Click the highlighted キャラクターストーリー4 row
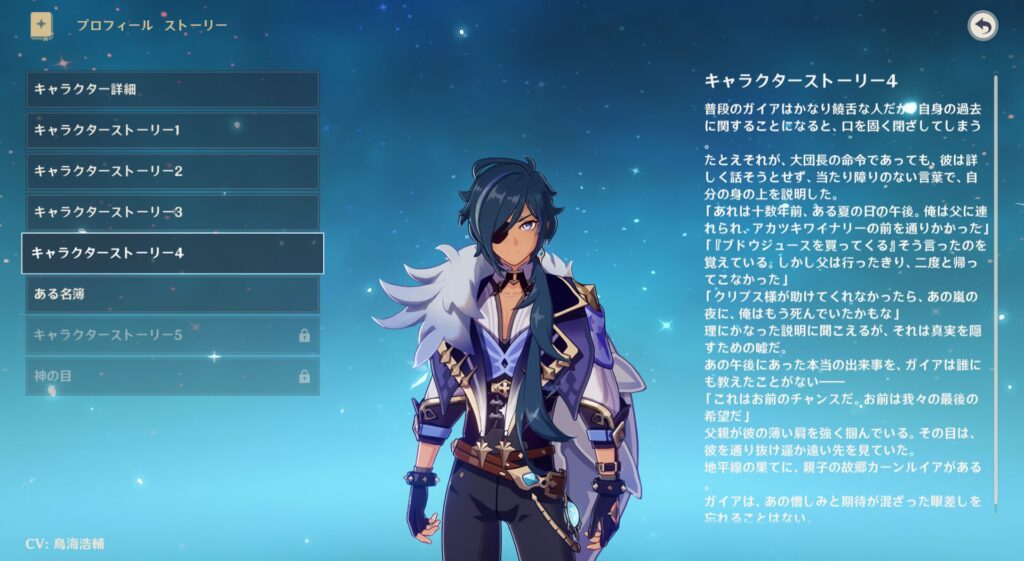Screen dimensions: 1024x561 click(x=172, y=253)
